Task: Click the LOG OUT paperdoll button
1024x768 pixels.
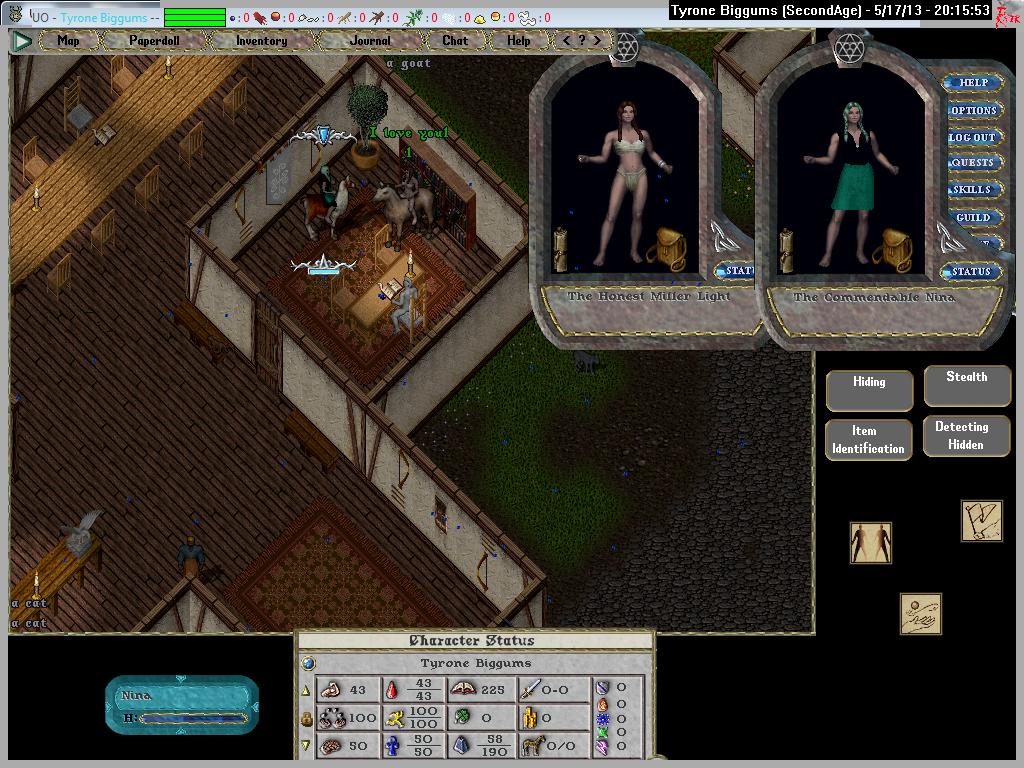Action: (973, 137)
